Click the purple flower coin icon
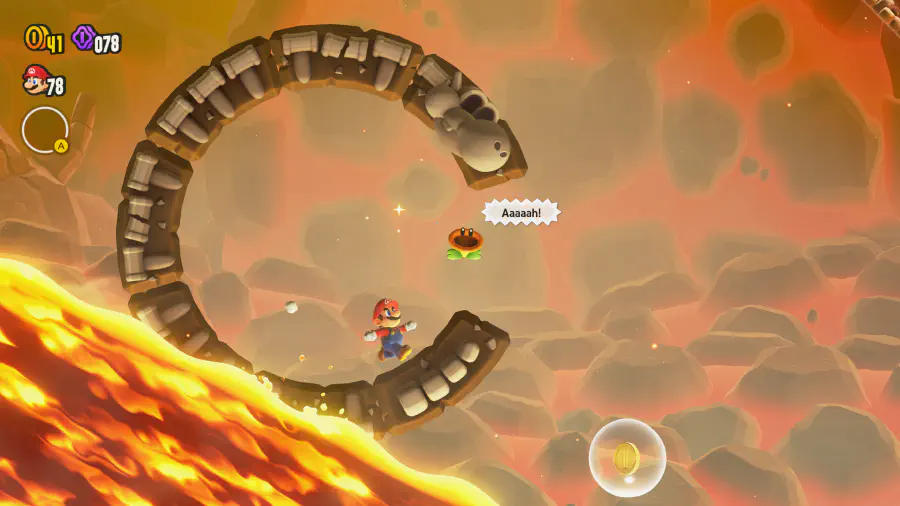This screenshot has width=900, height=506. [83, 39]
